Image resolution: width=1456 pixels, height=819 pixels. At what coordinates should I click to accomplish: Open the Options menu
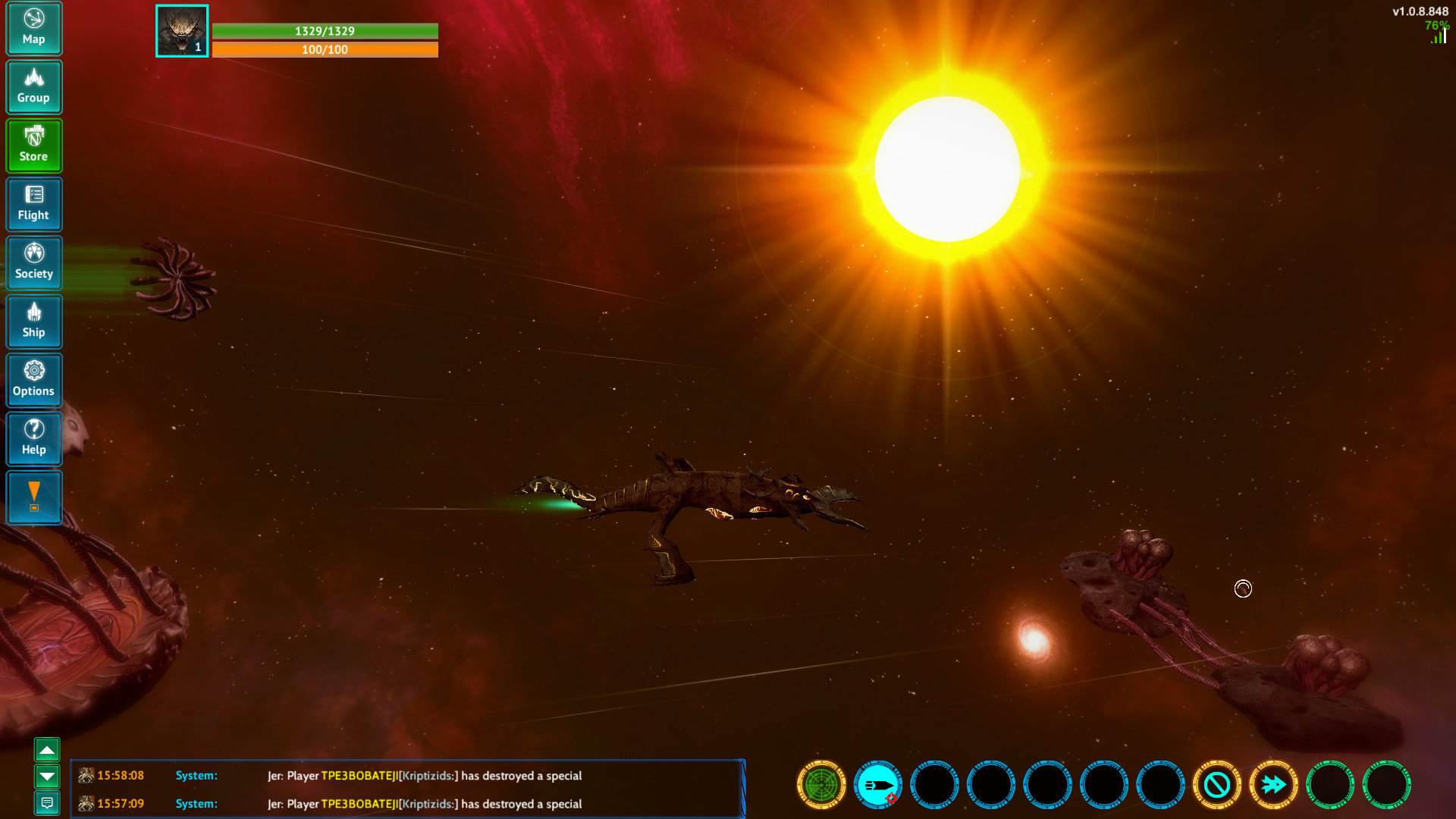pyautogui.click(x=34, y=380)
